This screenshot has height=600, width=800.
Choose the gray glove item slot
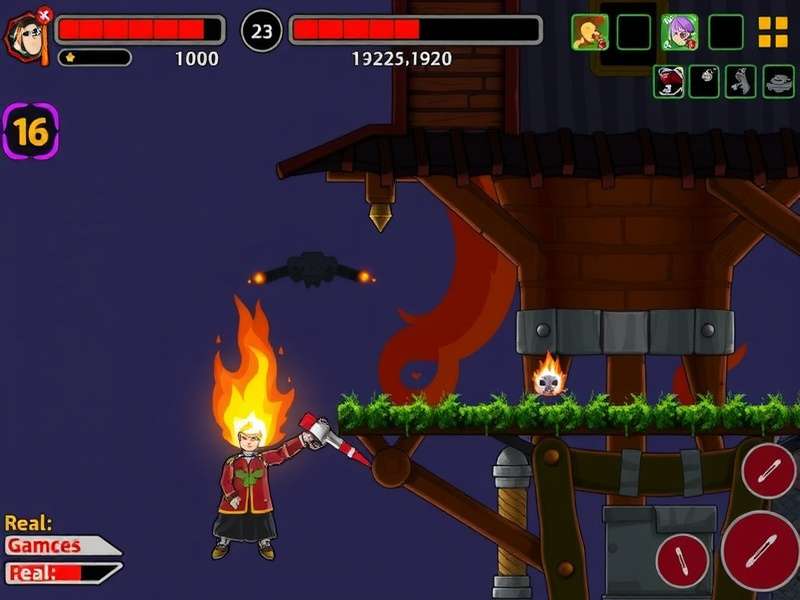741,81
